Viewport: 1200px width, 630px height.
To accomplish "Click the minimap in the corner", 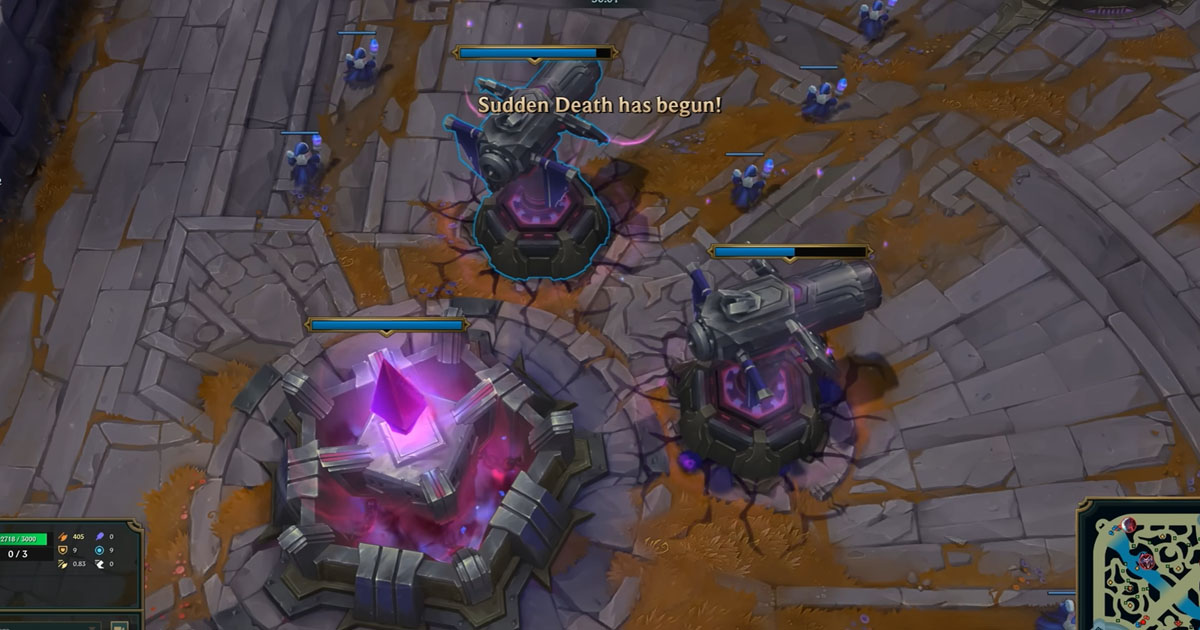I will [x=1142, y=568].
